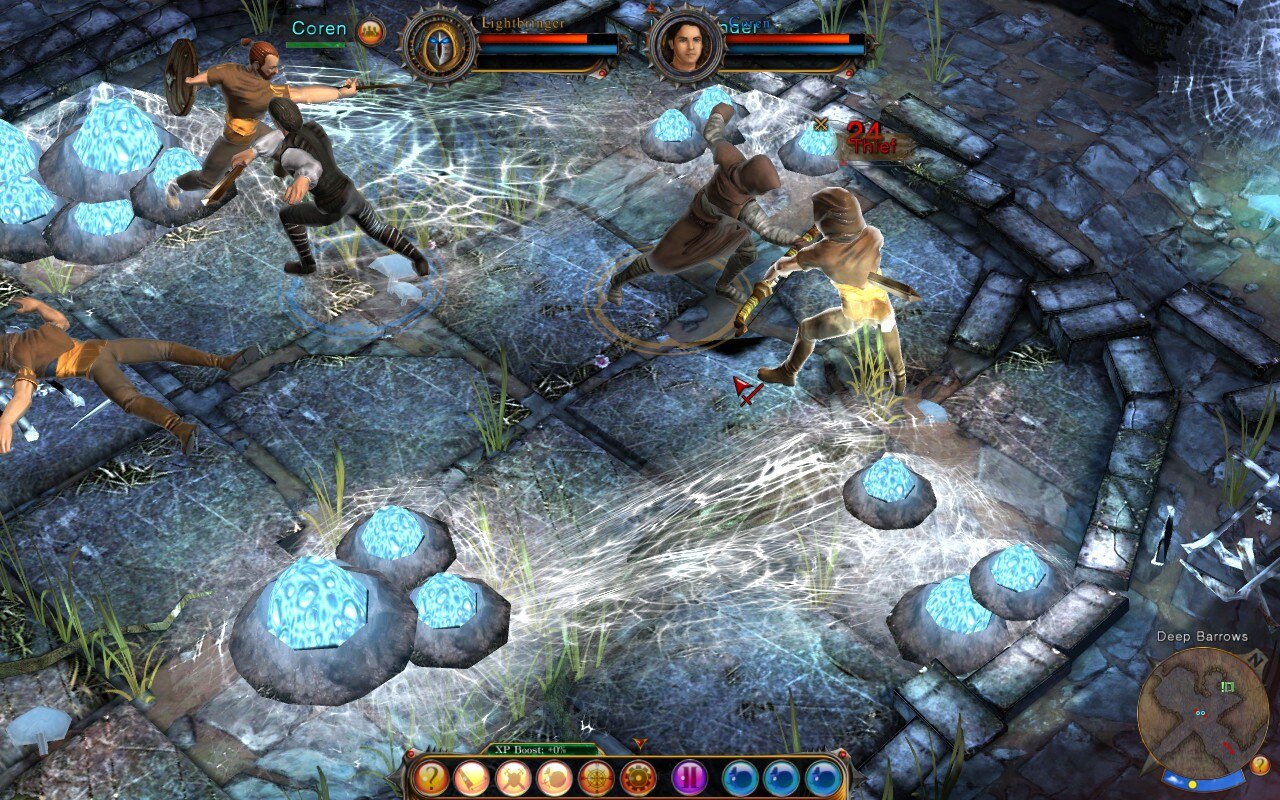Open the sack inventory icon
This screenshot has height=800, width=1280.
[554, 777]
